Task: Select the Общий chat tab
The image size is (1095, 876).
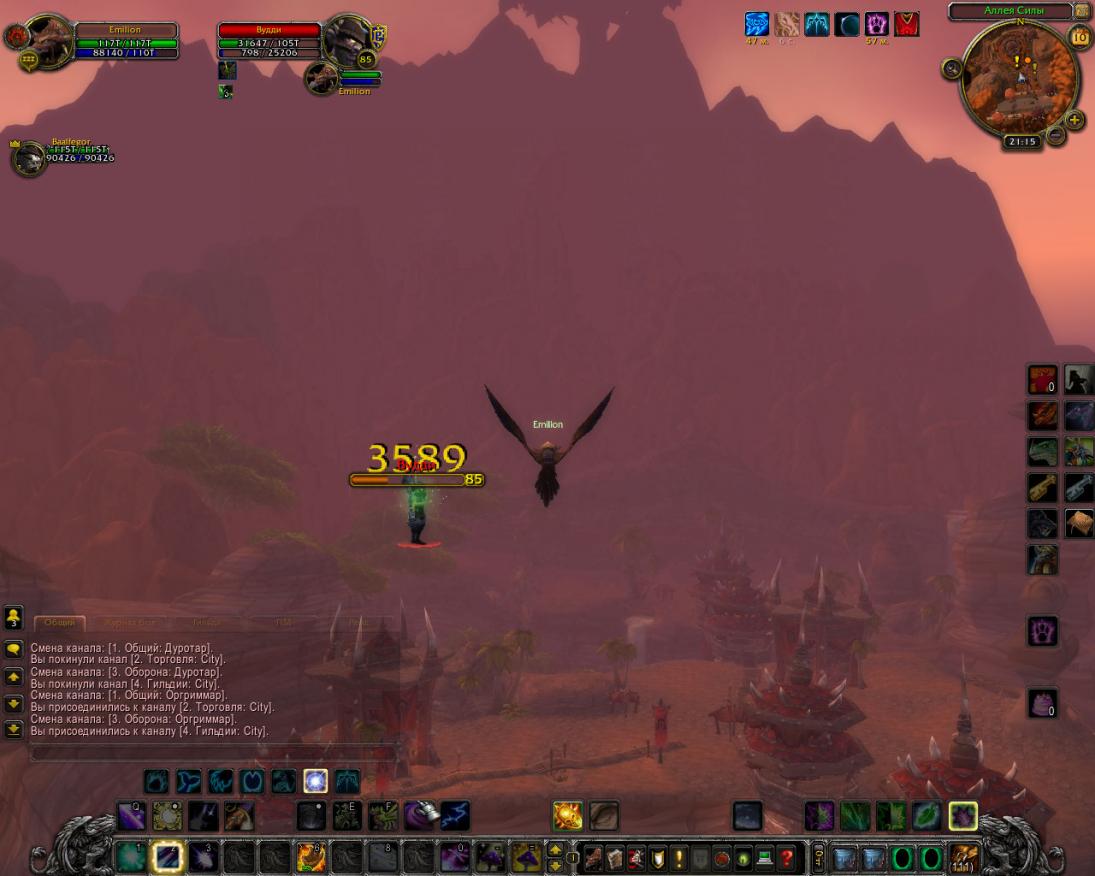Action: [60, 622]
